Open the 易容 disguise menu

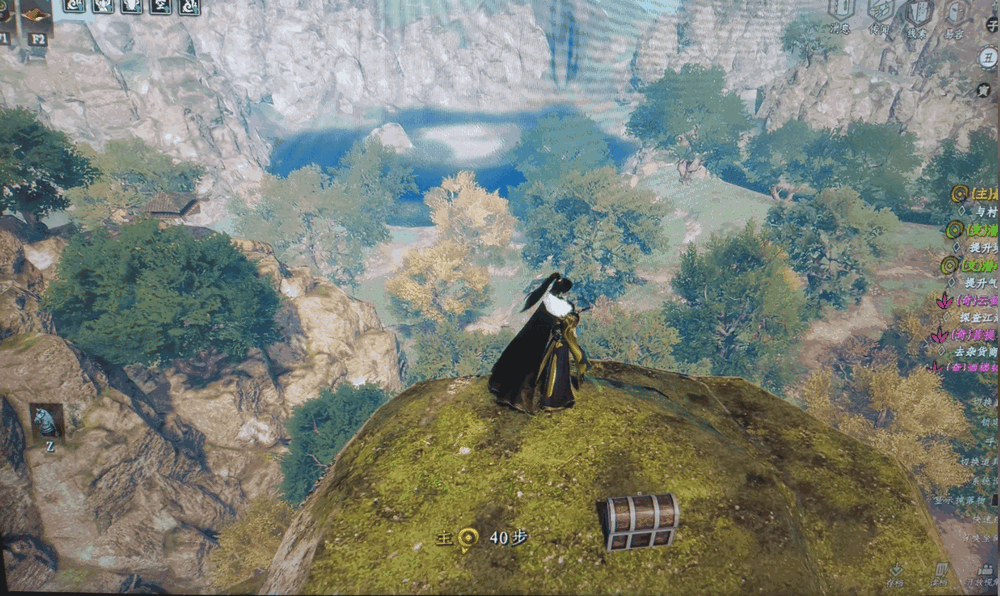click(957, 13)
